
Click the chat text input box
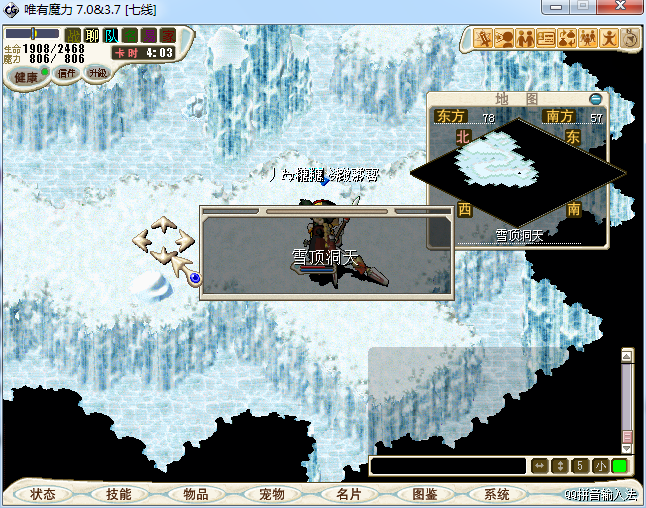[x=448, y=466]
